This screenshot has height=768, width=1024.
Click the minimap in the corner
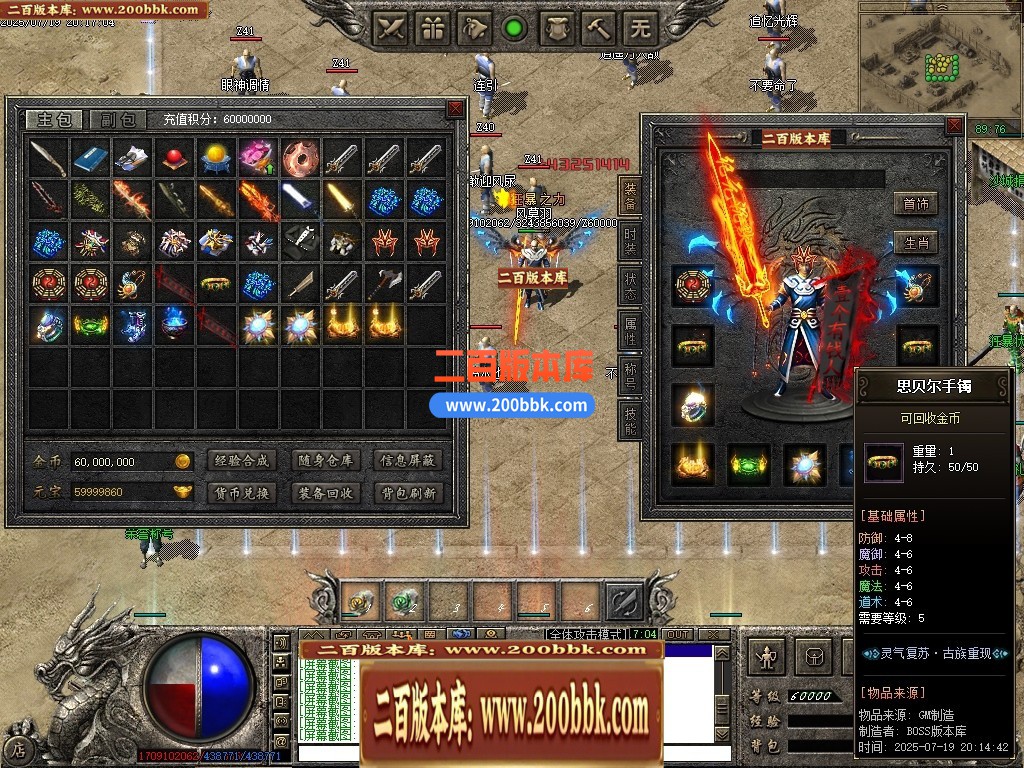point(941,58)
